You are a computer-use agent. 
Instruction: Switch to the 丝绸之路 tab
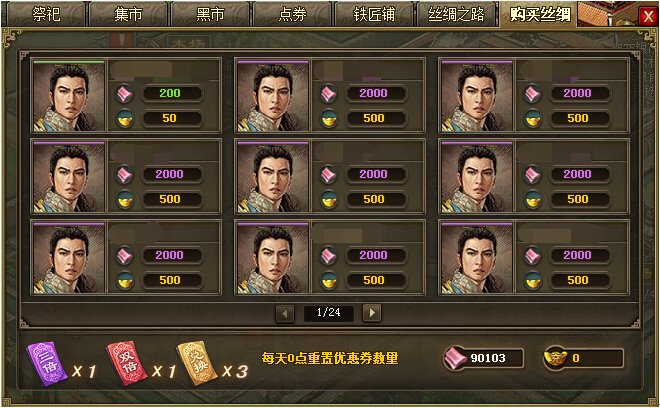(x=457, y=14)
